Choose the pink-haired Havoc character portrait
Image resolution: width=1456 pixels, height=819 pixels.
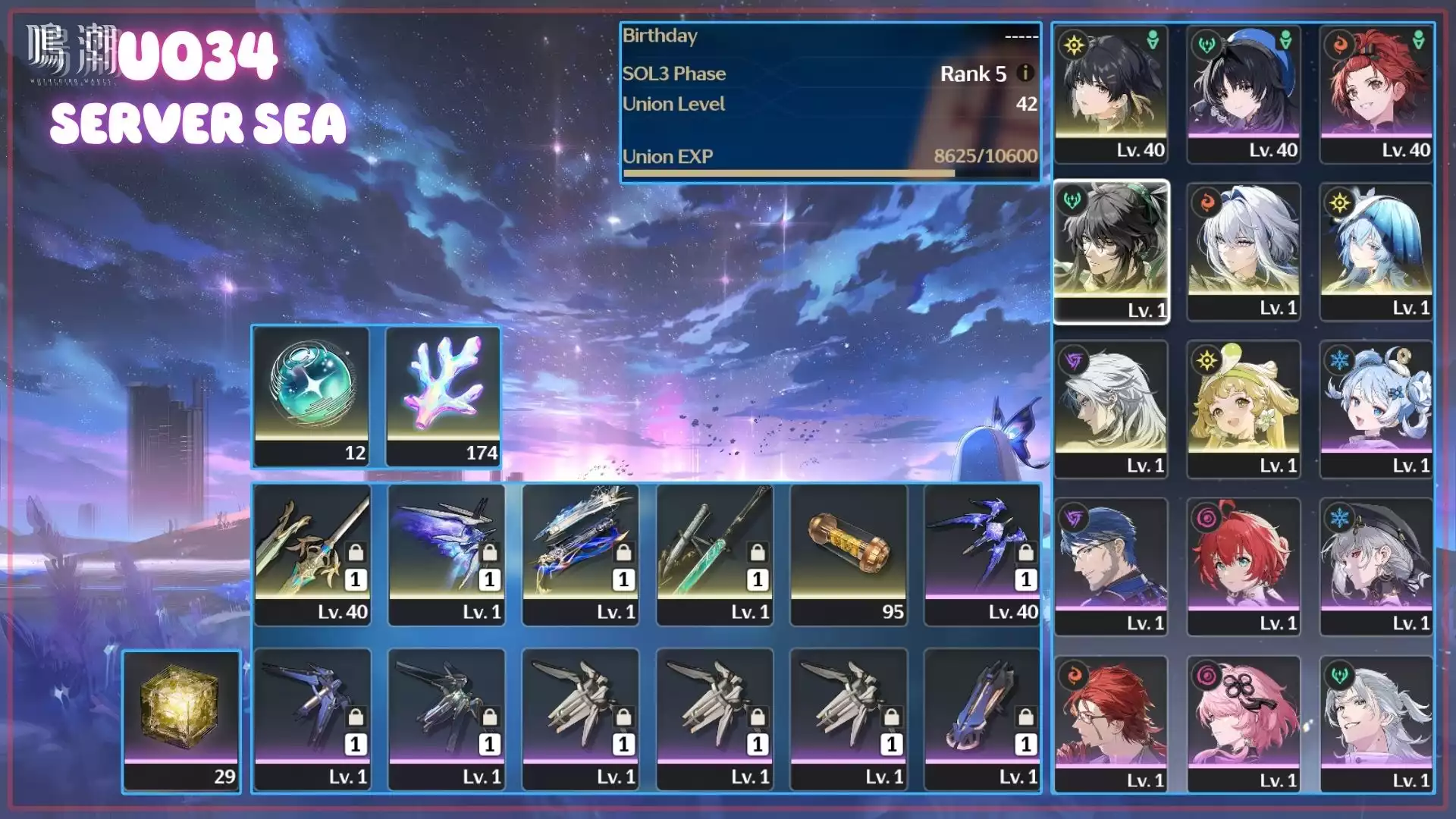1244,723
